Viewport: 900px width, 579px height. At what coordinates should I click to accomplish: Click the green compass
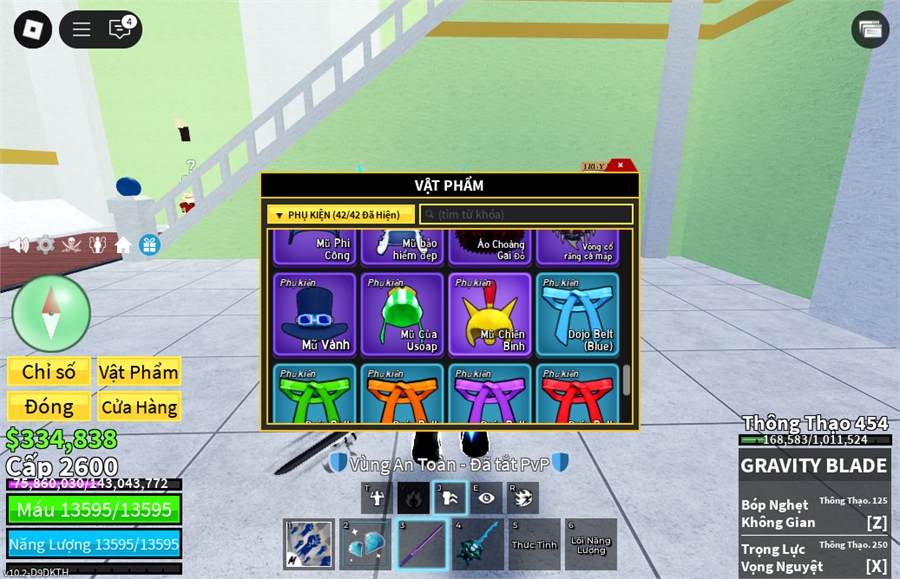(51, 313)
